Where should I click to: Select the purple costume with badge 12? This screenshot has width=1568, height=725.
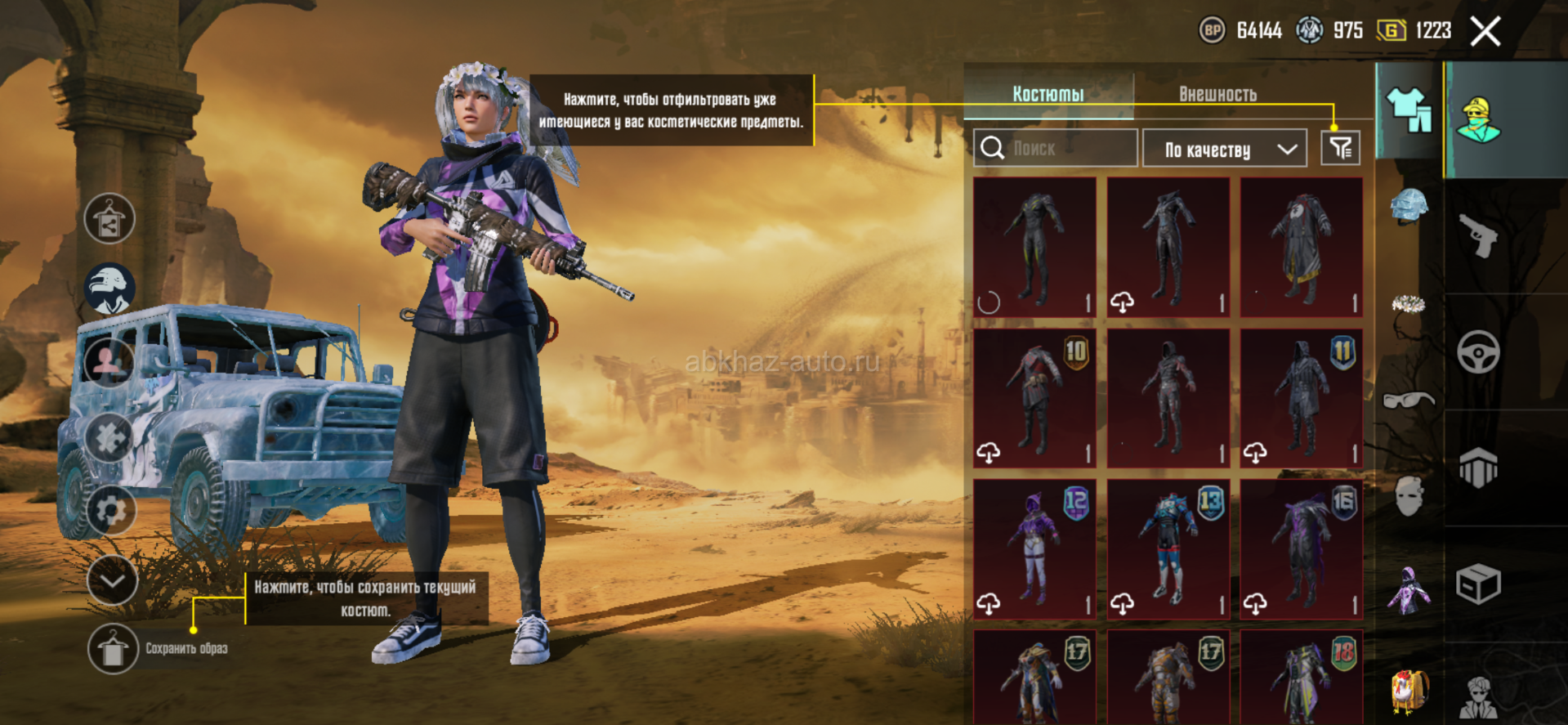tap(1034, 549)
